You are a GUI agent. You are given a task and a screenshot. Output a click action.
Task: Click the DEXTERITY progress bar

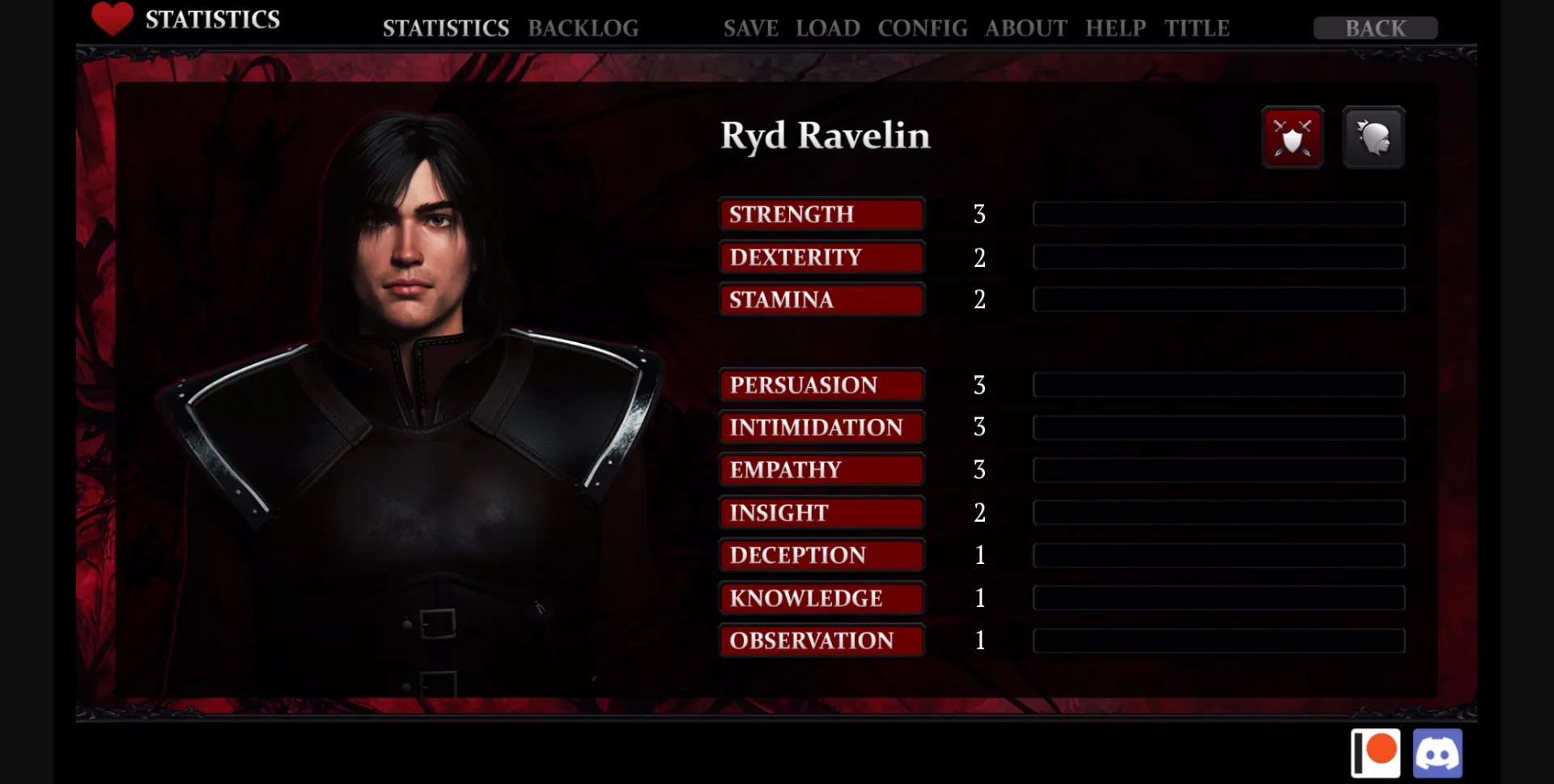(x=1218, y=256)
